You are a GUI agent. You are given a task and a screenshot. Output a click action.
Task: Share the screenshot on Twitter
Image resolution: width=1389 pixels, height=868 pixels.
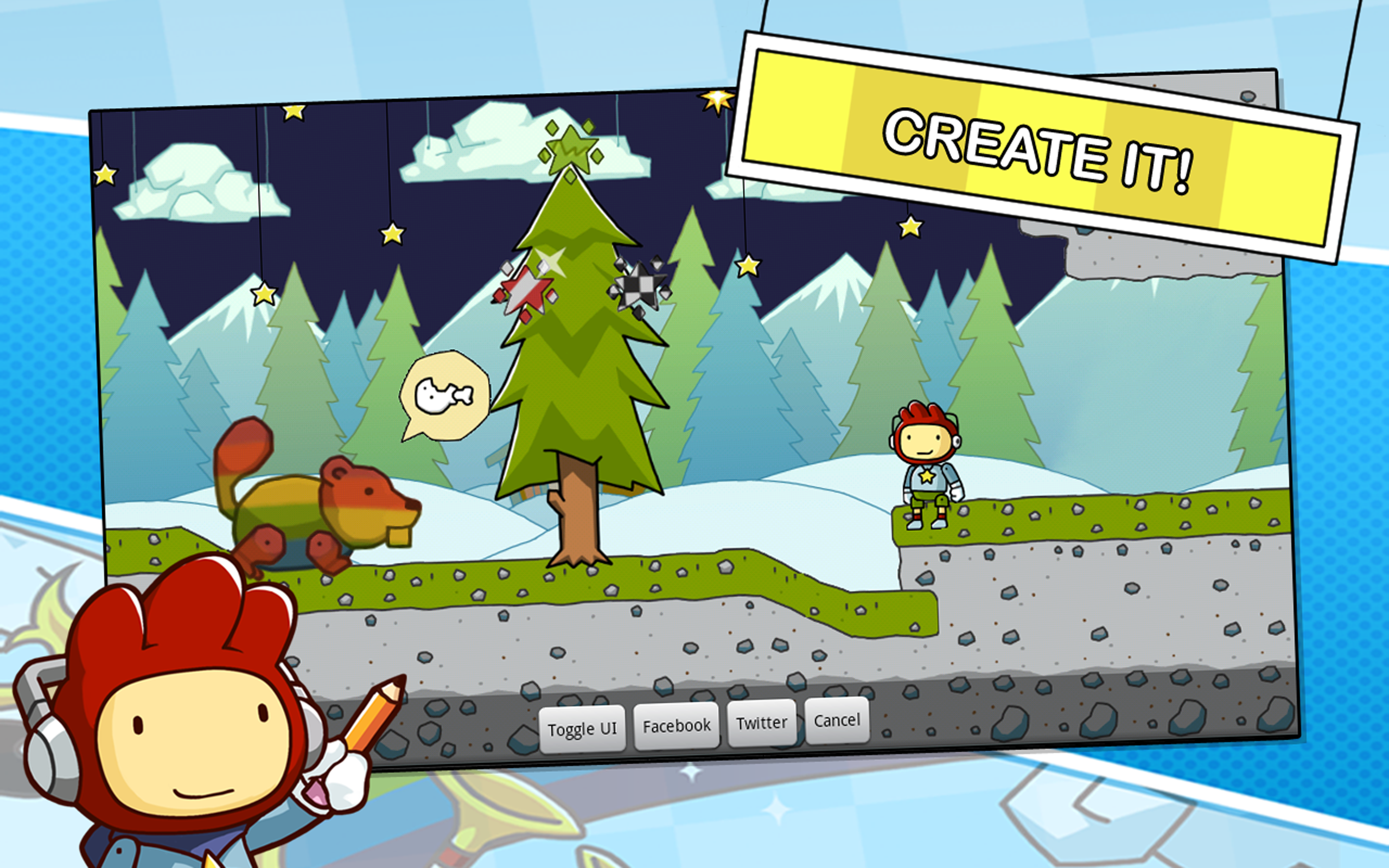tap(762, 722)
